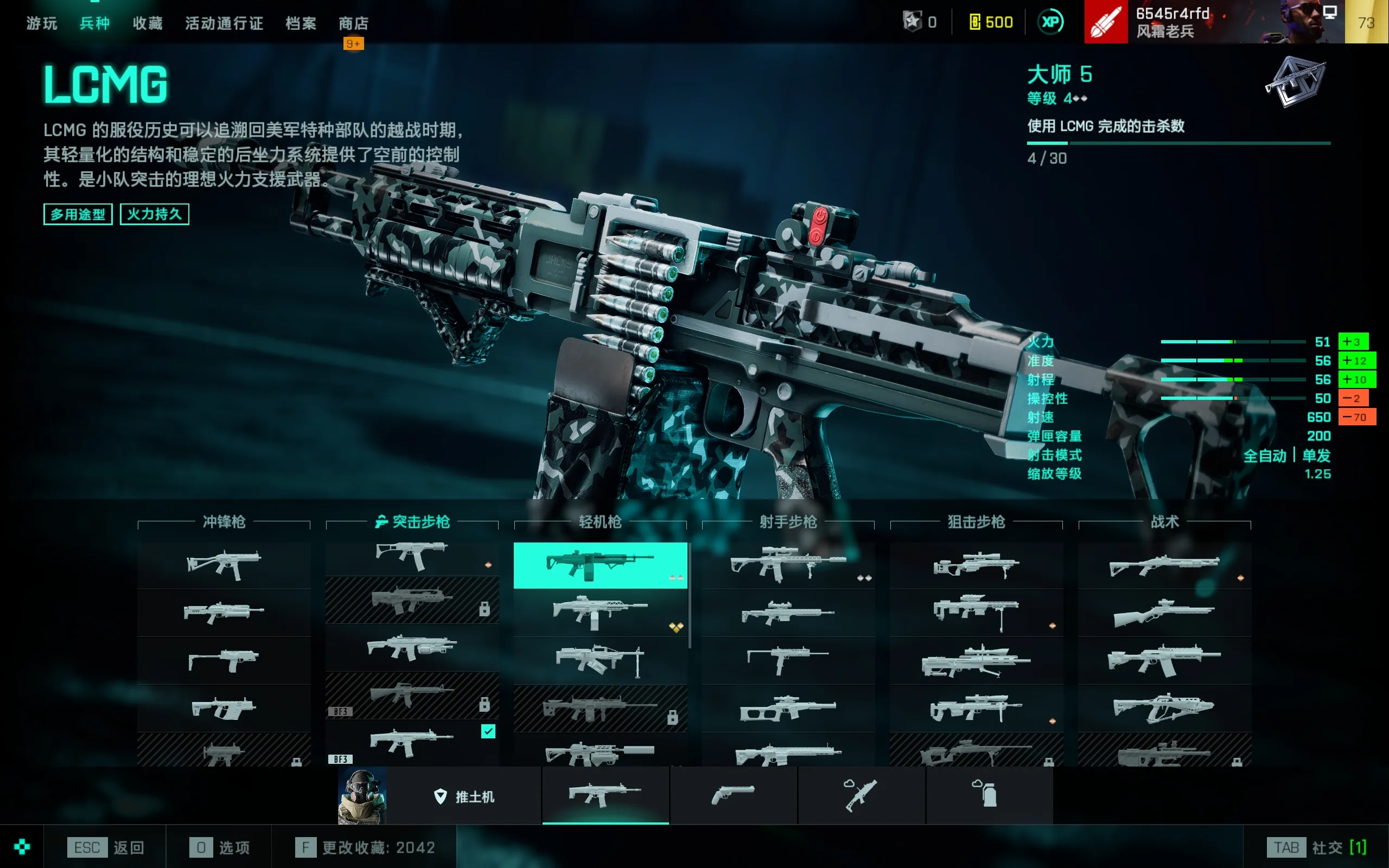This screenshot has width=1389, height=868.
Task: Select the highlighted LCMG weapon tile
Action: tap(600, 565)
